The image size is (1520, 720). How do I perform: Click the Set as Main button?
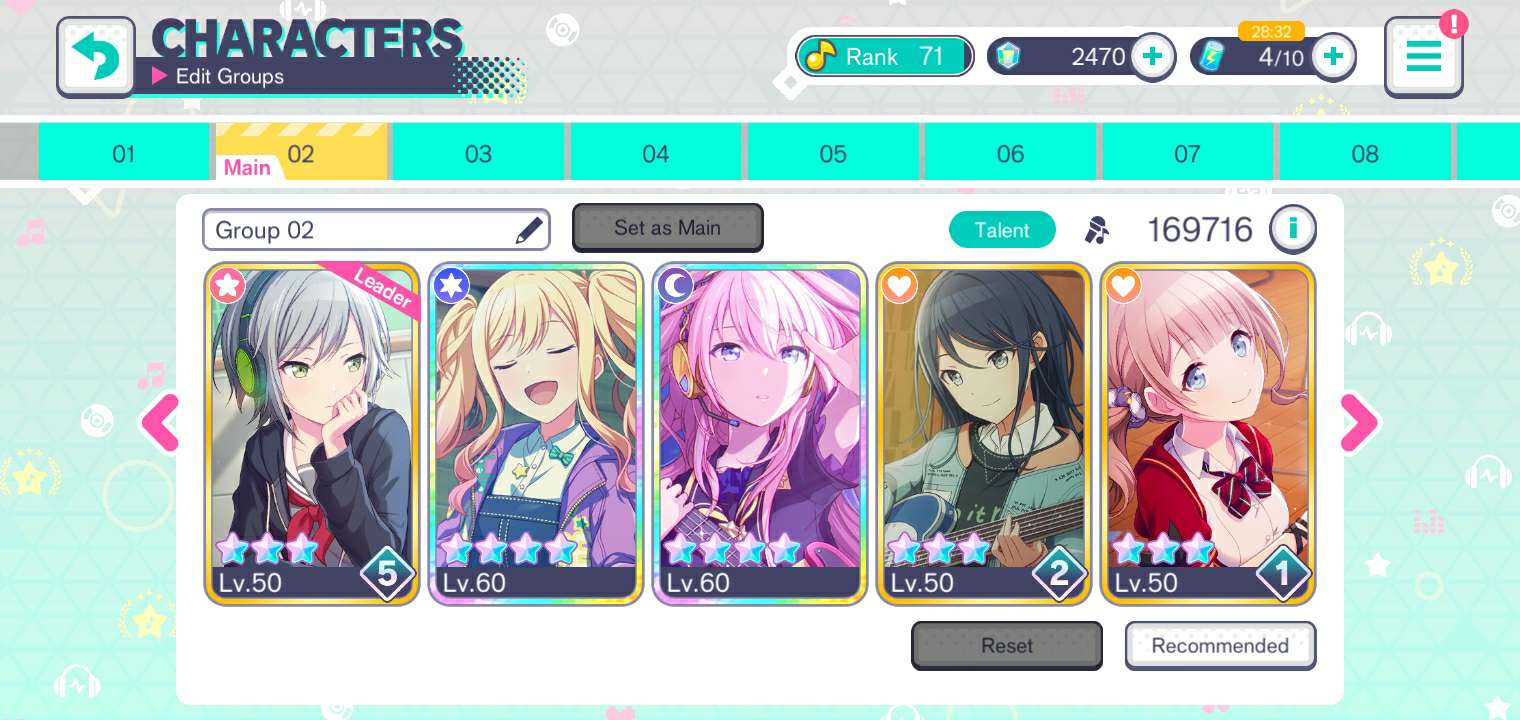tap(667, 228)
